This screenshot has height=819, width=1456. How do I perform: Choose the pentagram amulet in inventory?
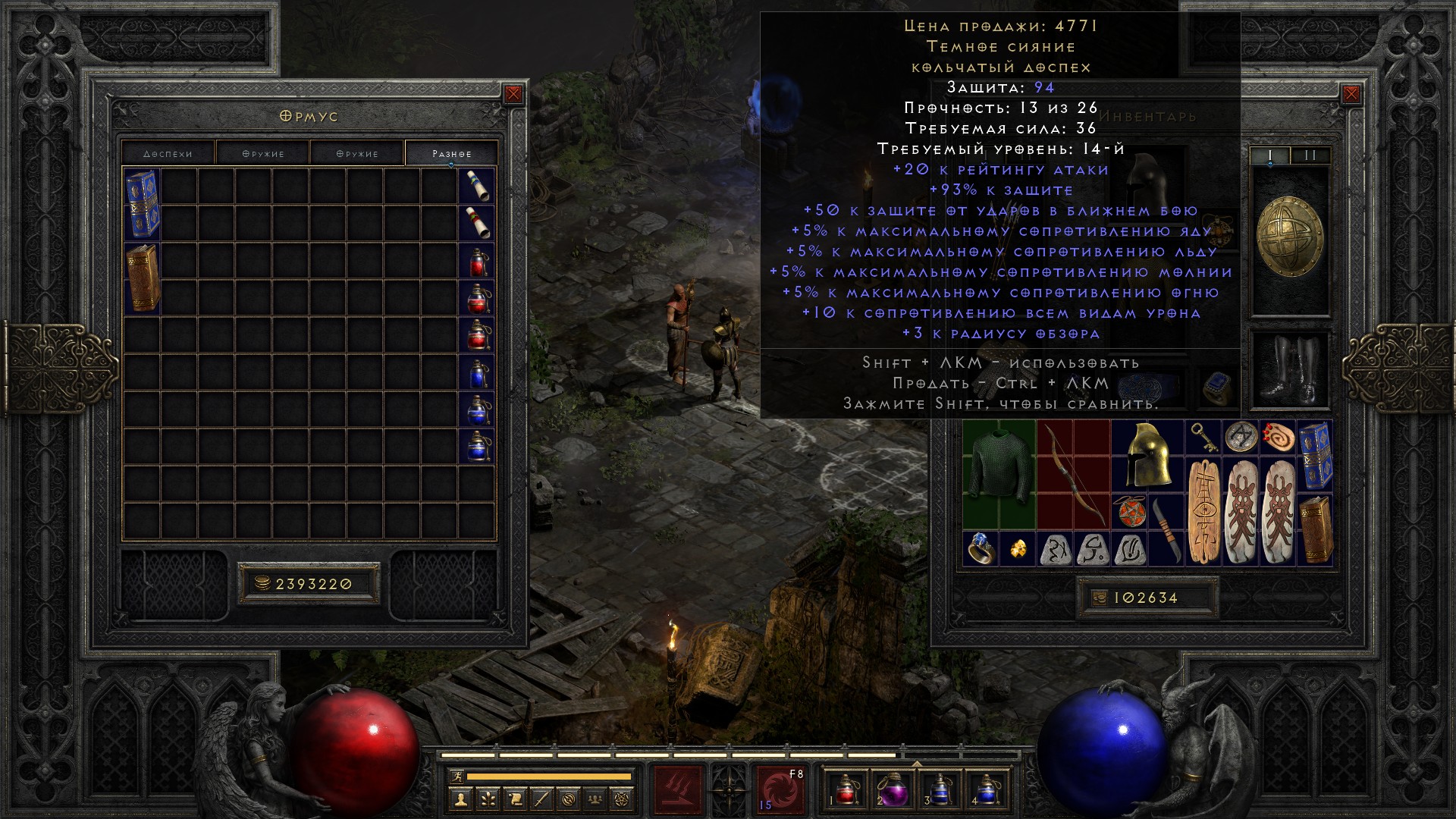click(x=1129, y=511)
